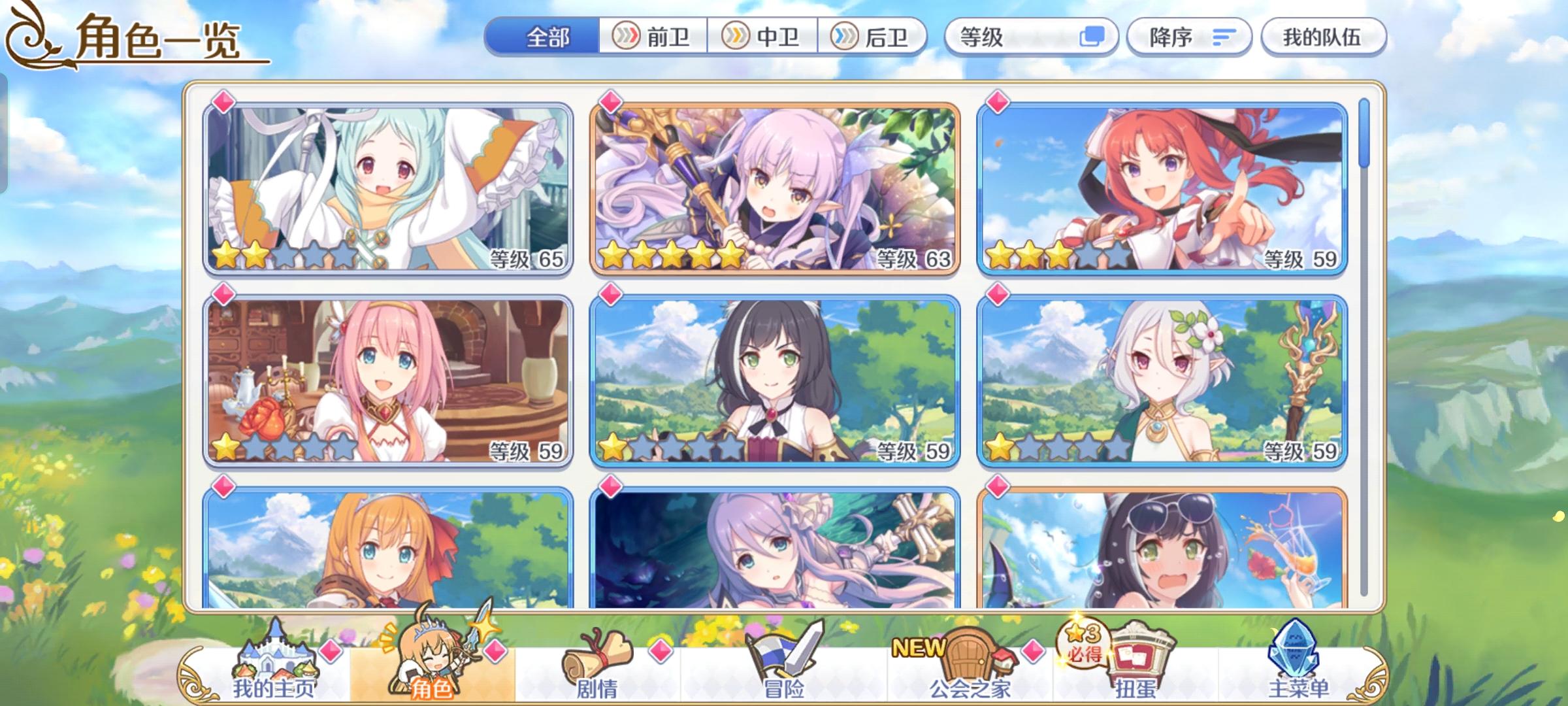Expand options via the 降序 order control

1189,37
